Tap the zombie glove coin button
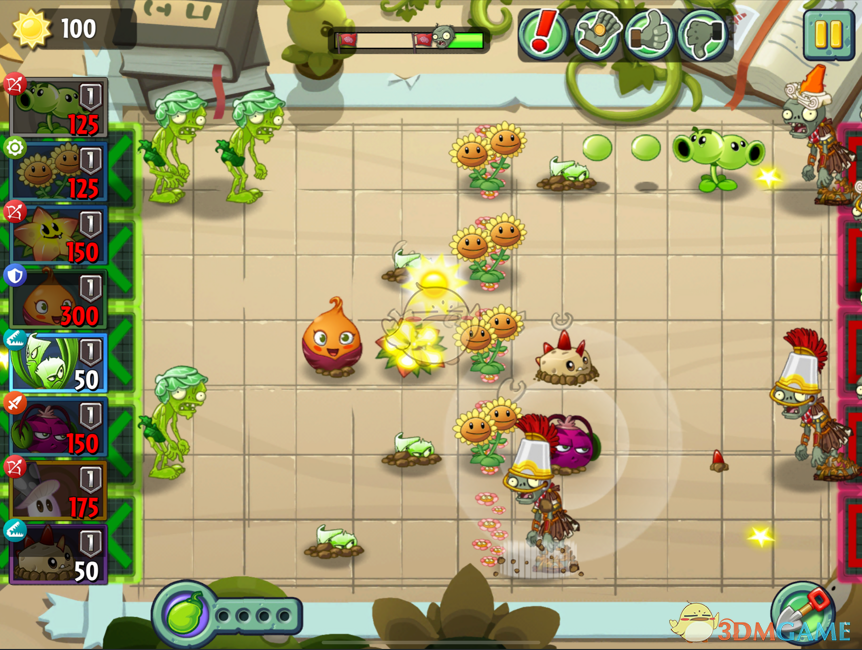This screenshot has height=650, width=862. click(x=597, y=35)
